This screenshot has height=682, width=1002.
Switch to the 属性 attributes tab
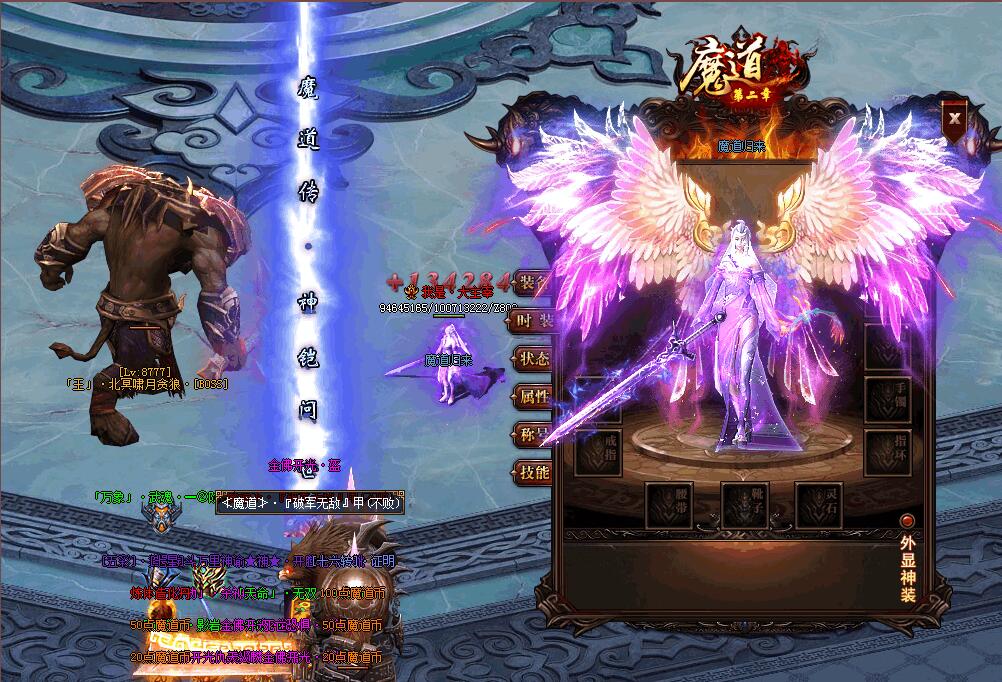click(x=531, y=397)
